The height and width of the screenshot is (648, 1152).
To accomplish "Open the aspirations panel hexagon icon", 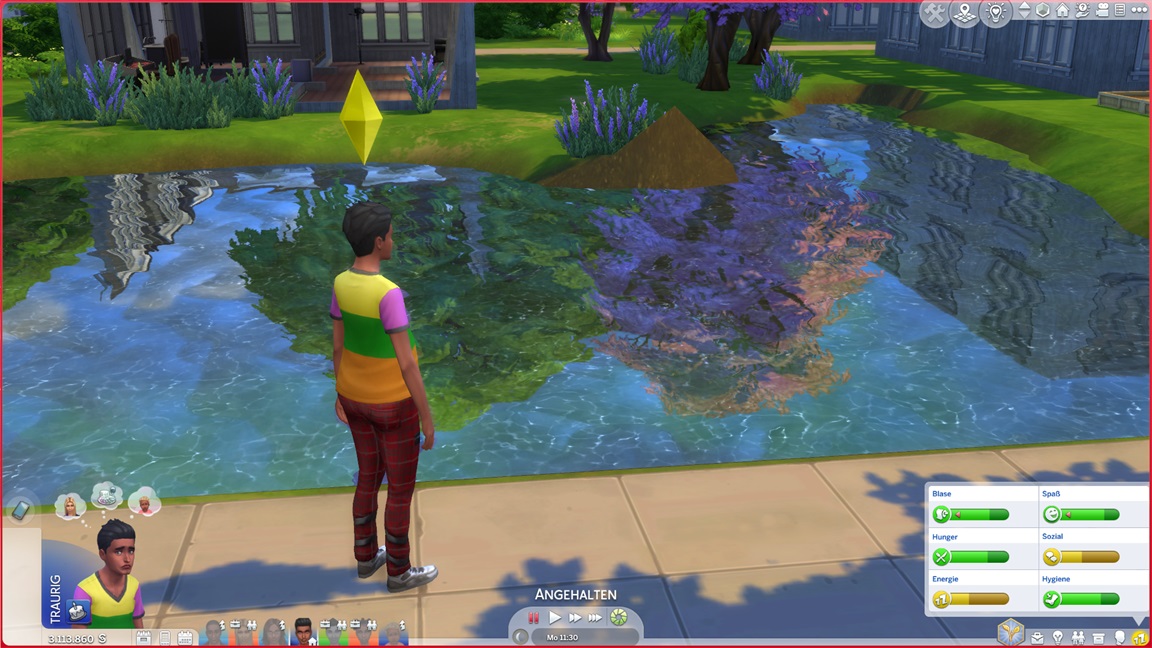I will coord(1011,633).
